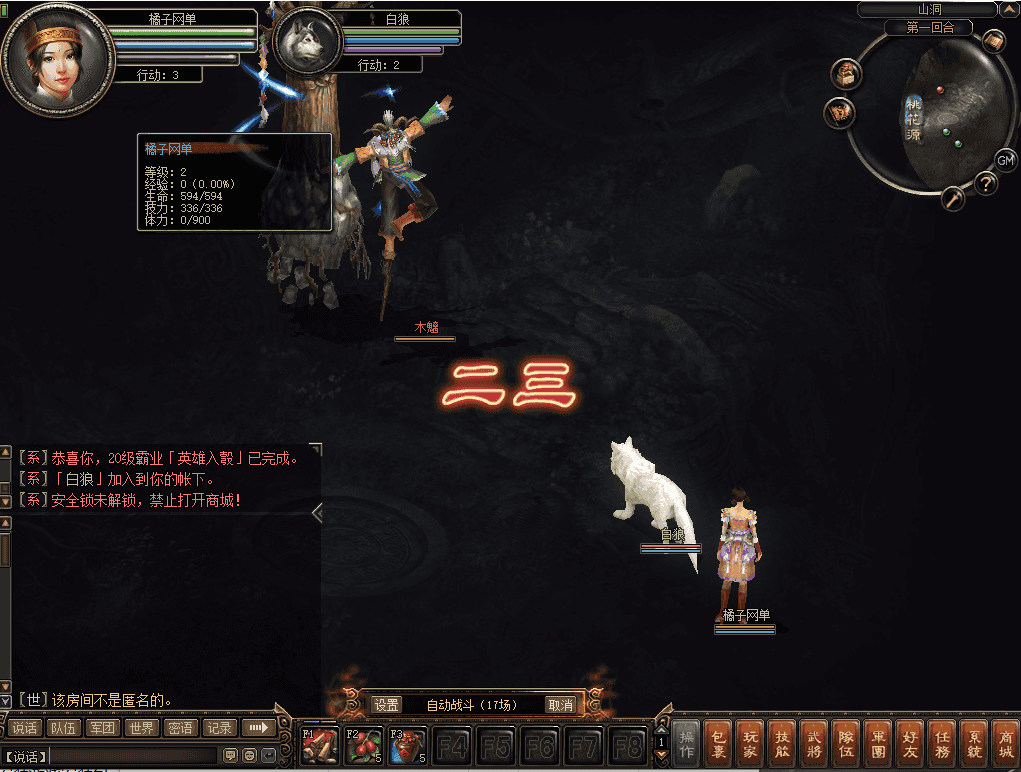Switch to the 军团 chat channel
The width and height of the screenshot is (1021, 772).
click(102, 728)
